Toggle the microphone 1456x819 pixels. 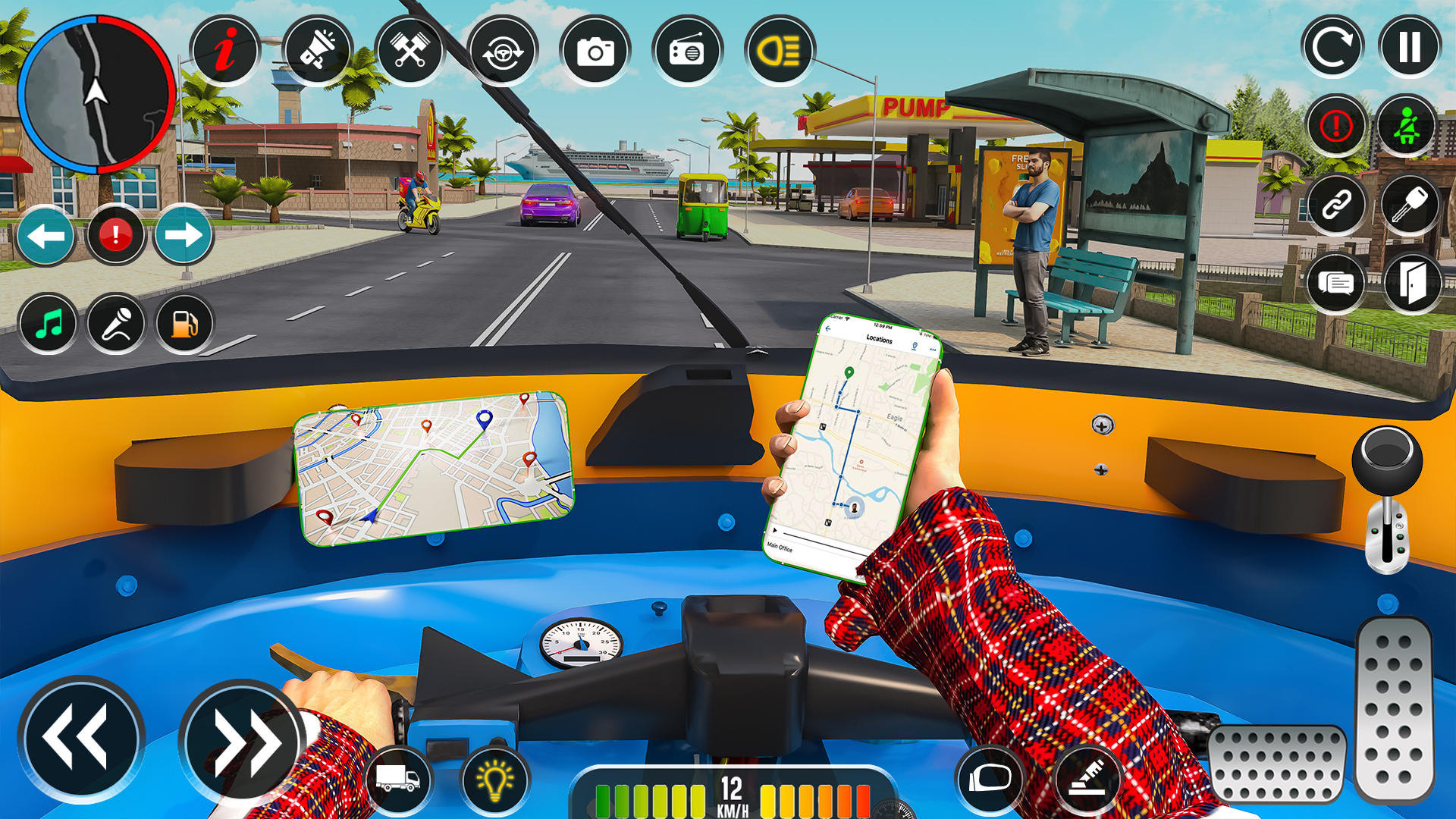[x=116, y=324]
